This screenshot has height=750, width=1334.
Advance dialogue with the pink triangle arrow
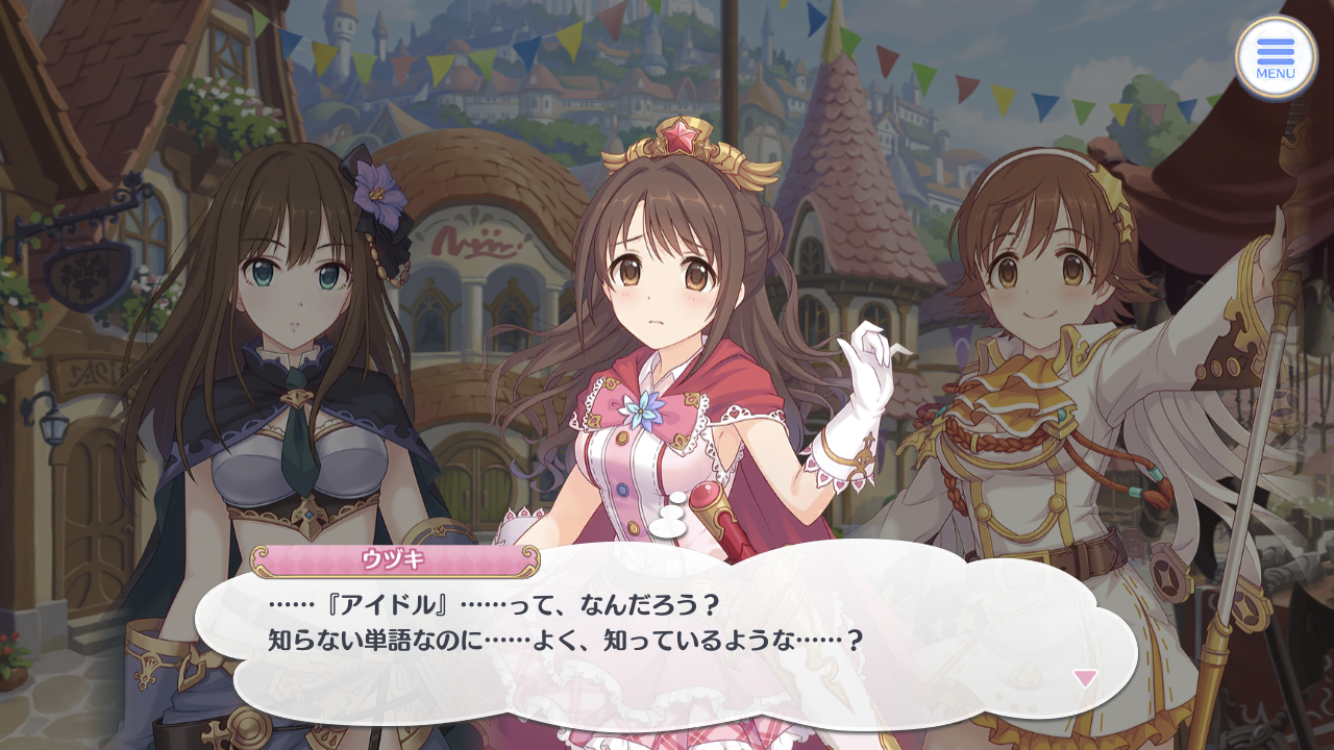(x=1085, y=678)
